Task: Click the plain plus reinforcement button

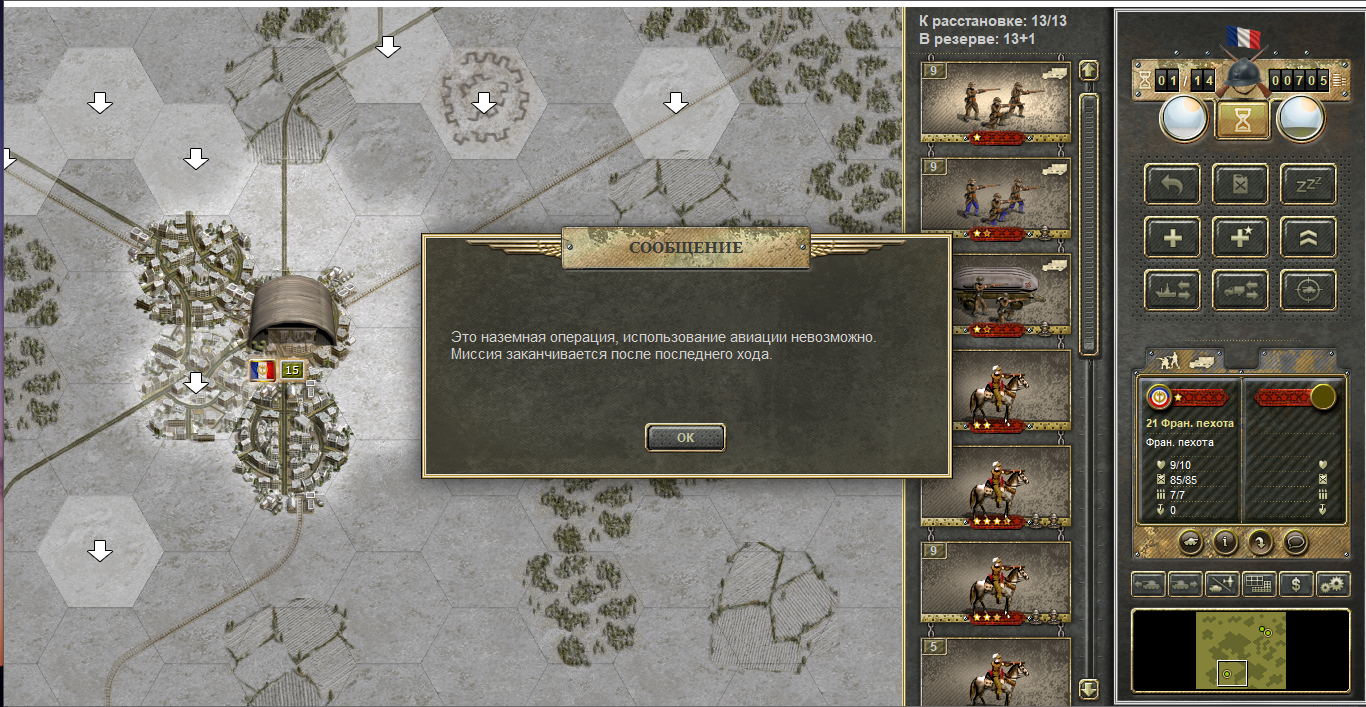Action: (x=1172, y=238)
